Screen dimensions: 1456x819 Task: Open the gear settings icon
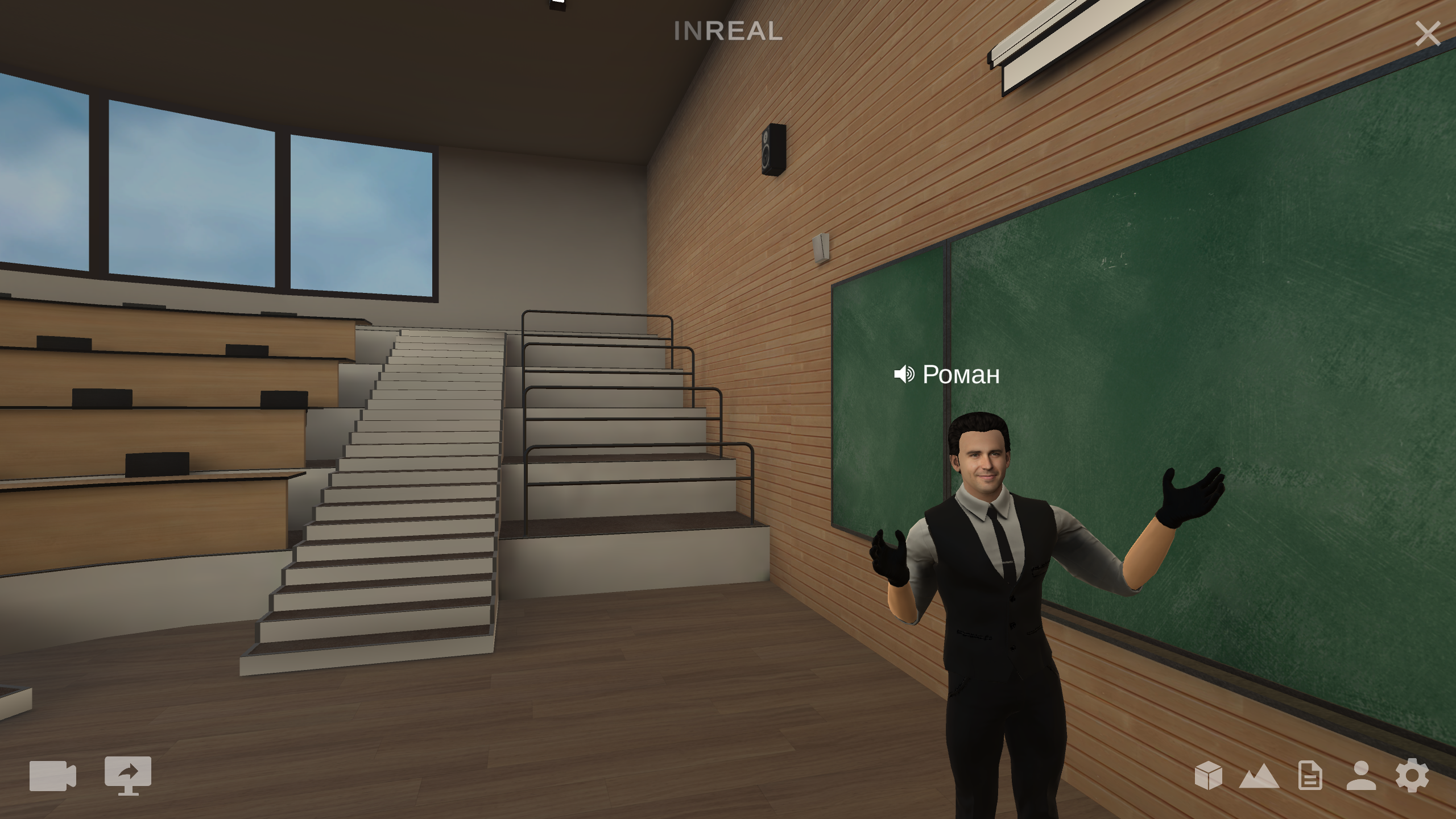[1412, 776]
